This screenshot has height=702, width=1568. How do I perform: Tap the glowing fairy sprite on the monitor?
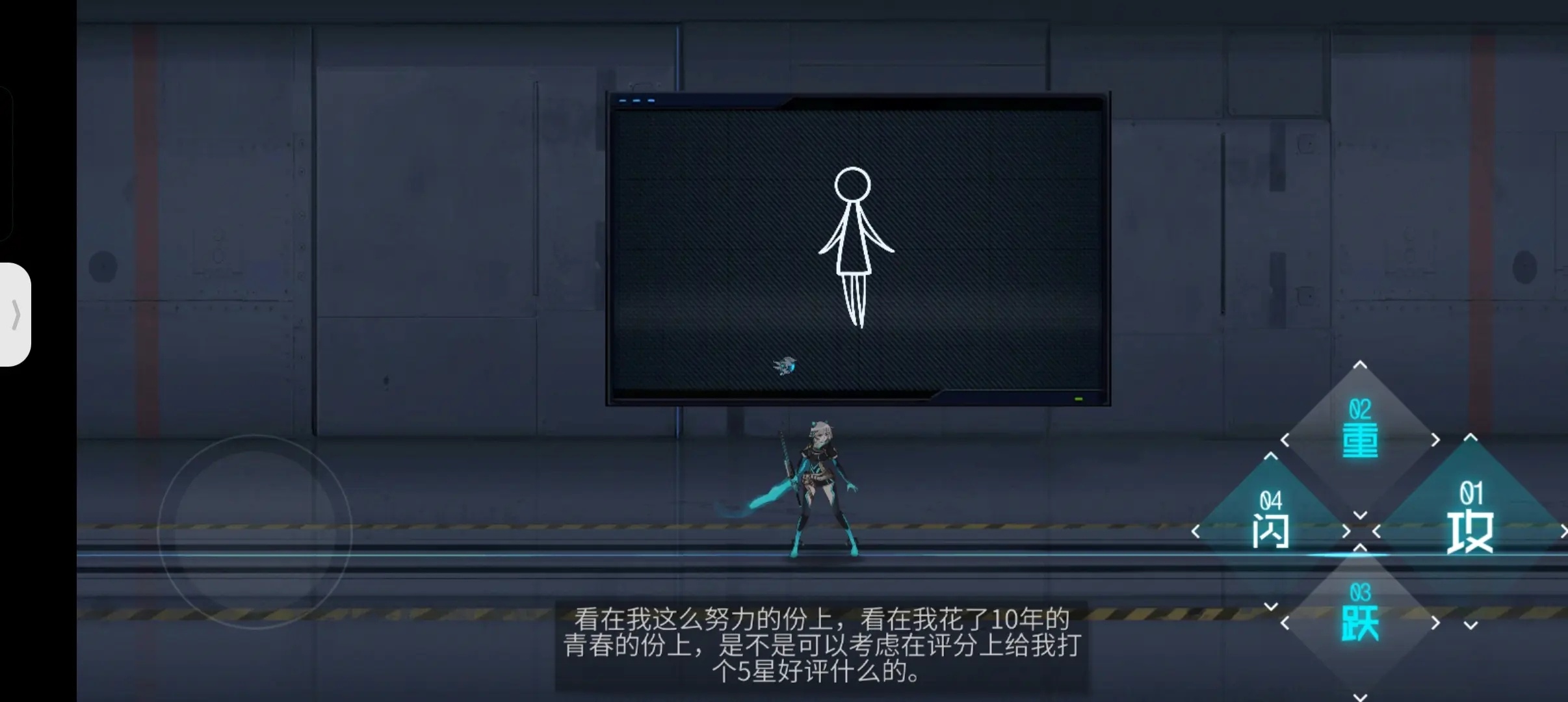click(785, 365)
